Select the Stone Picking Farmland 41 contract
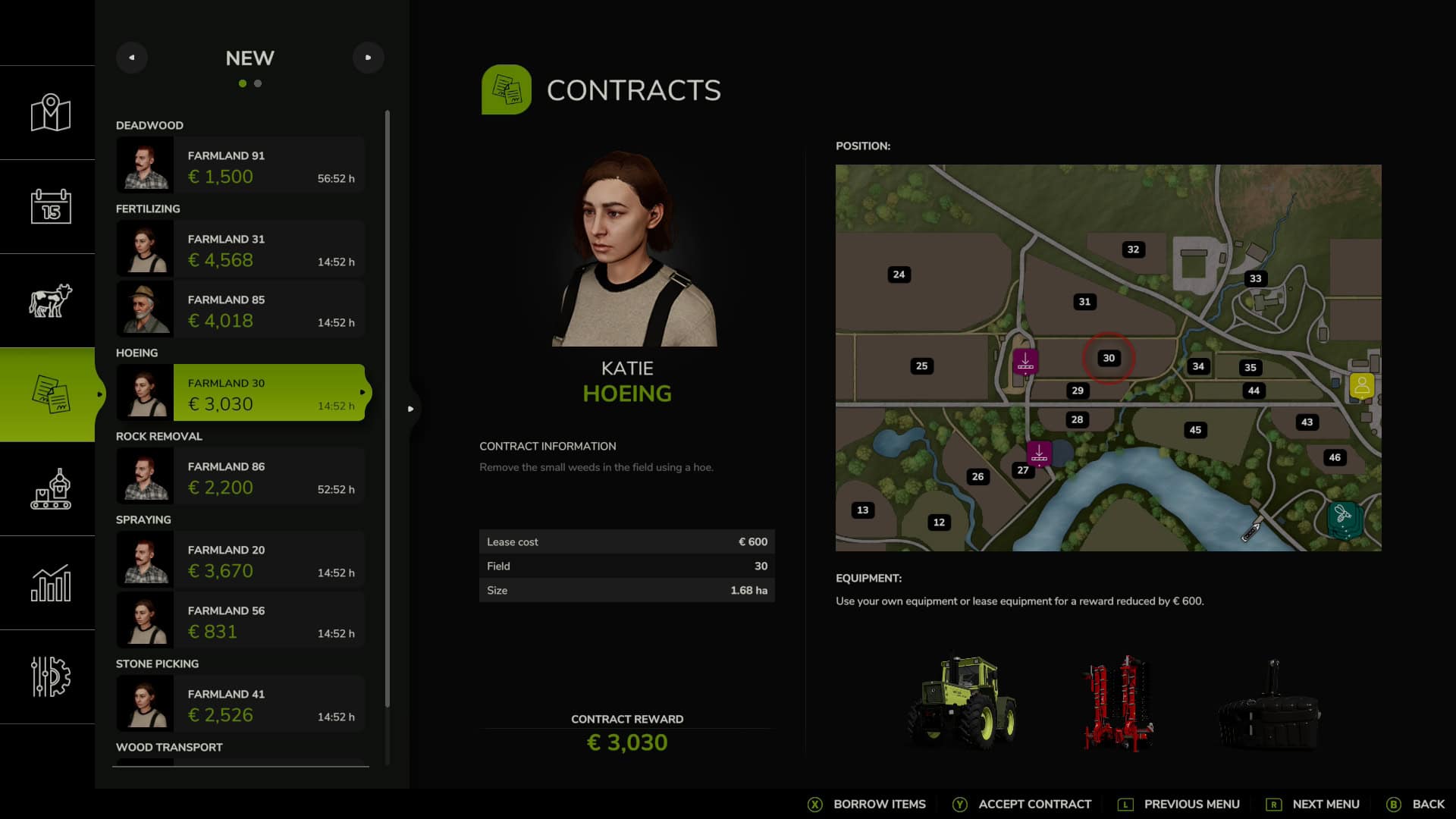Screen dimensions: 1456x819 [x=241, y=704]
